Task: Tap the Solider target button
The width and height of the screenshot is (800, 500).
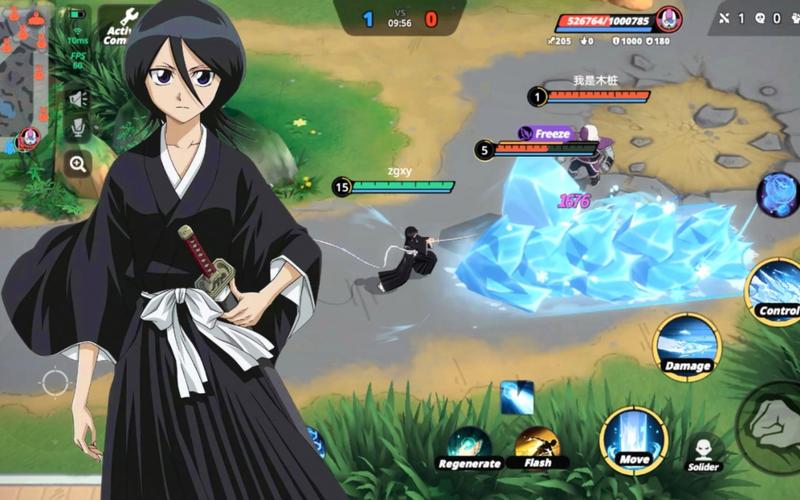Action: click(x=704, y=450)
